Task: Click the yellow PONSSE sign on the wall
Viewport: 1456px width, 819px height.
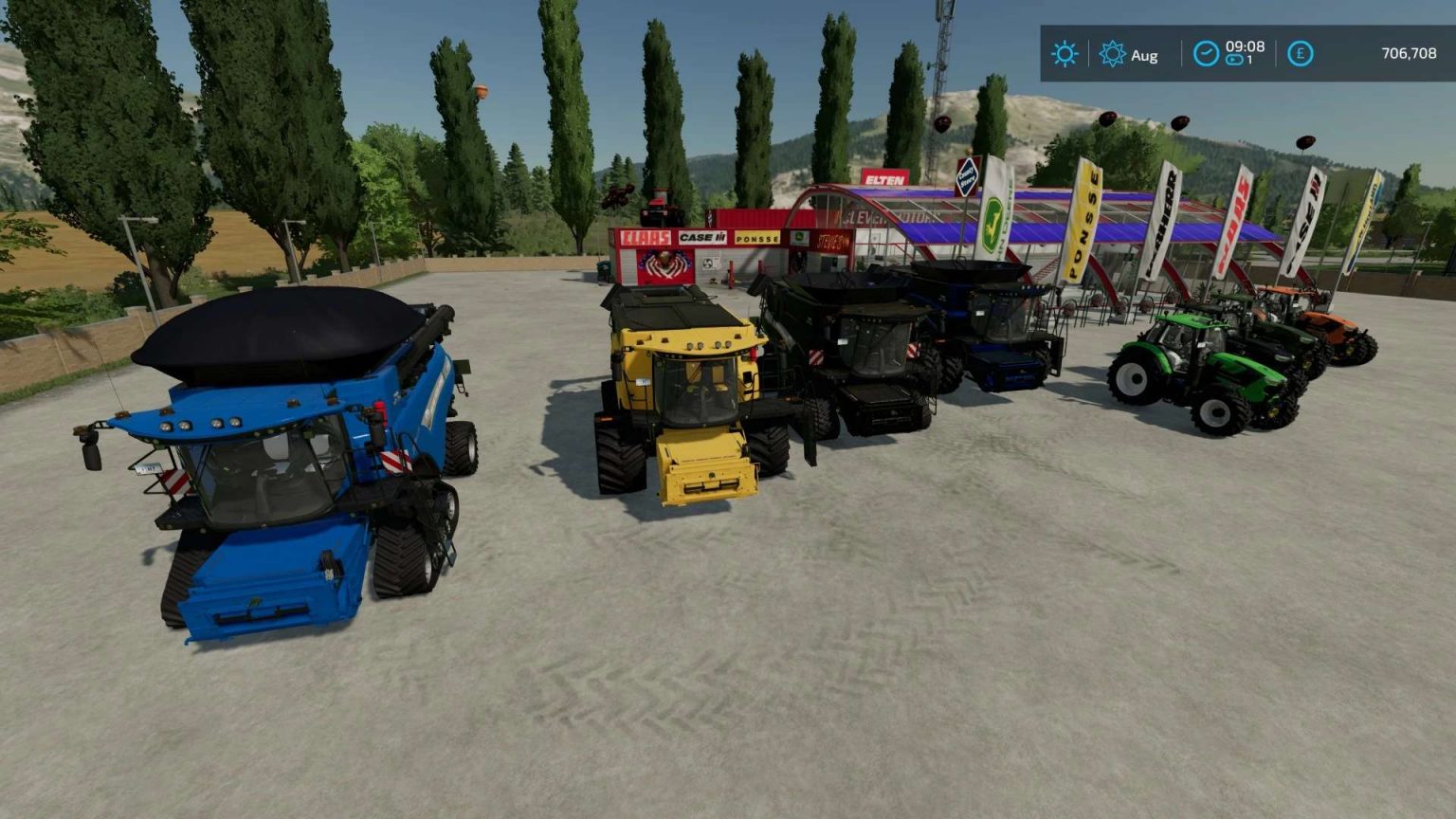Action: 756,240
